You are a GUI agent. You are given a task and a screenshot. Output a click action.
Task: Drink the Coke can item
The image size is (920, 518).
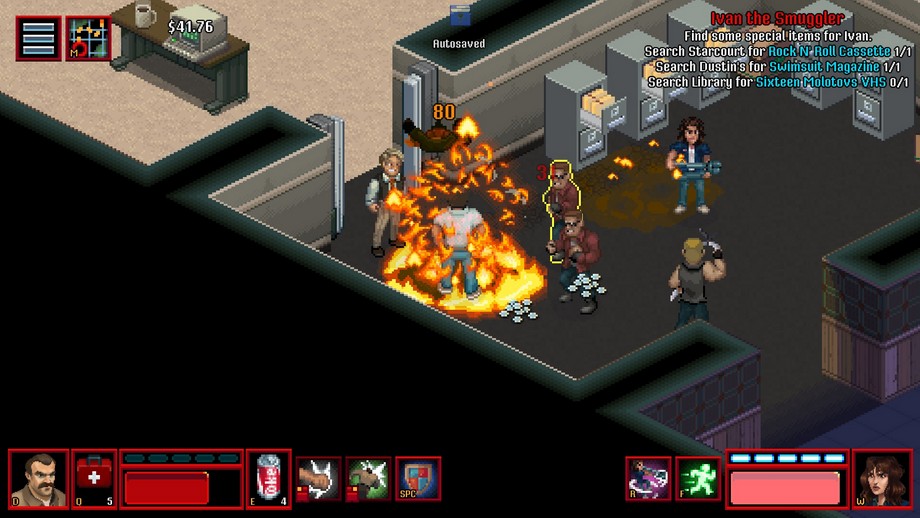[x=268, y=478]
